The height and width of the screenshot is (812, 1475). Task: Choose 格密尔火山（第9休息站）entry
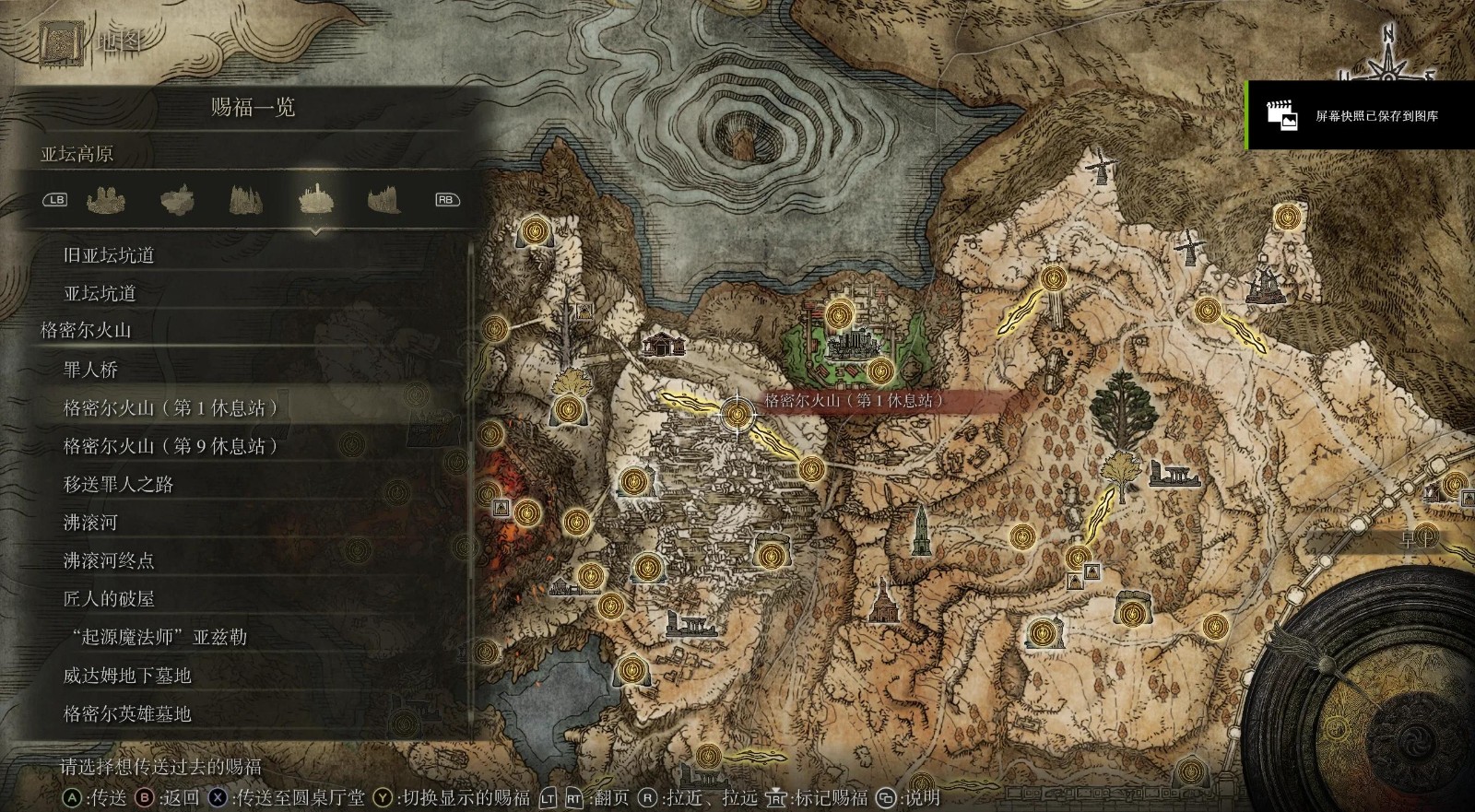171,446
